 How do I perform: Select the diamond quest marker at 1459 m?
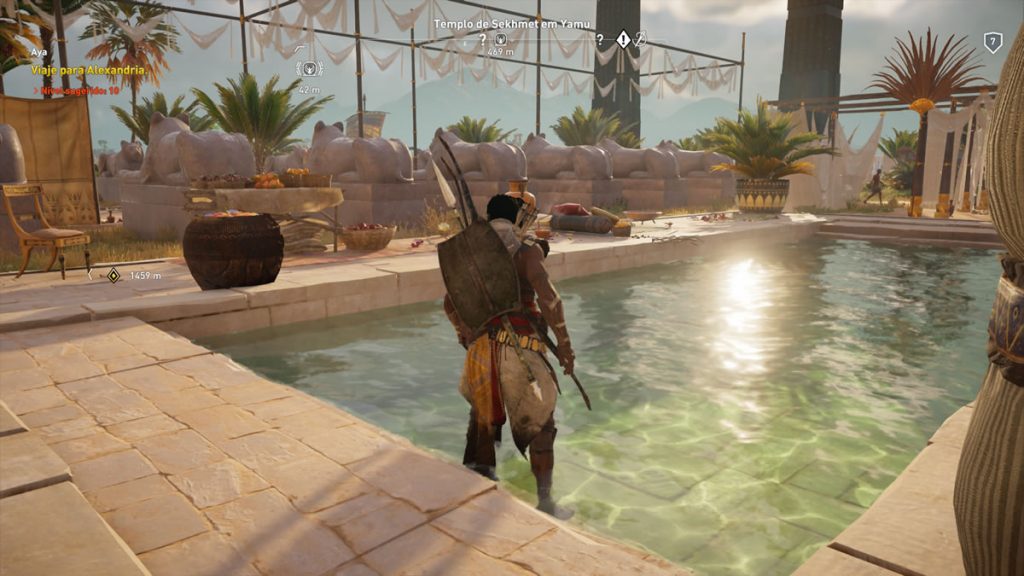coord(114,274)
